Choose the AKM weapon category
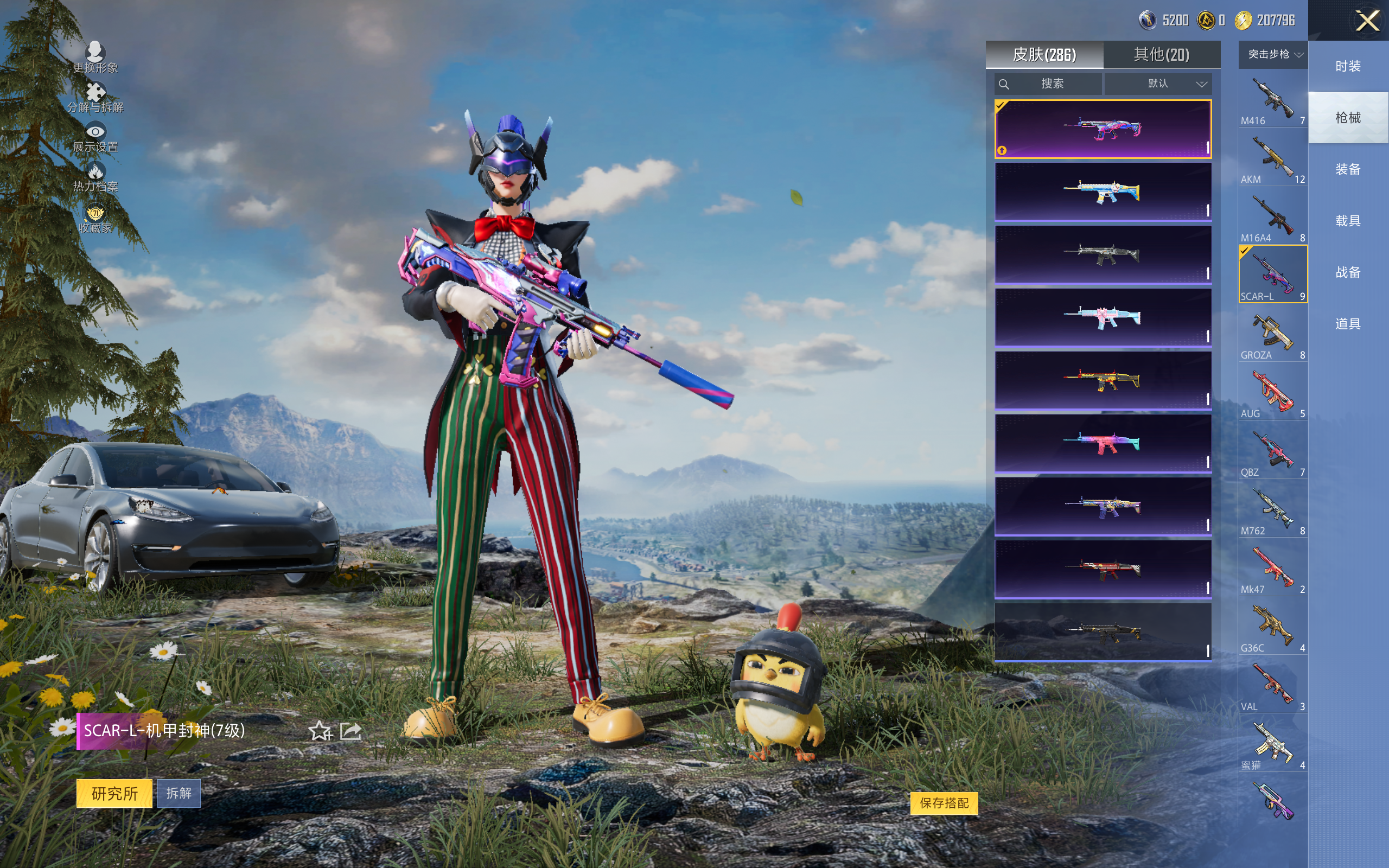 coord(1272,159)
